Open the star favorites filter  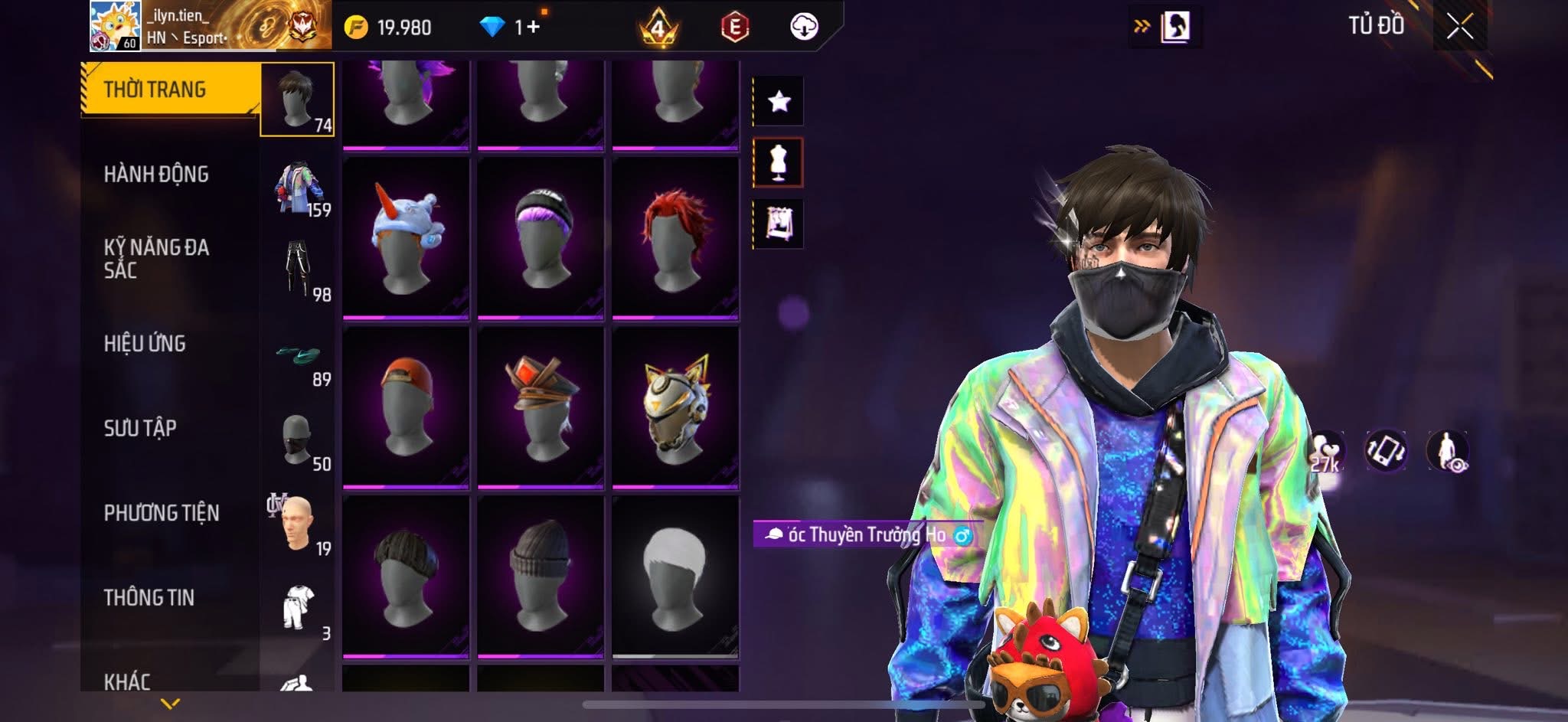(779, 101)
